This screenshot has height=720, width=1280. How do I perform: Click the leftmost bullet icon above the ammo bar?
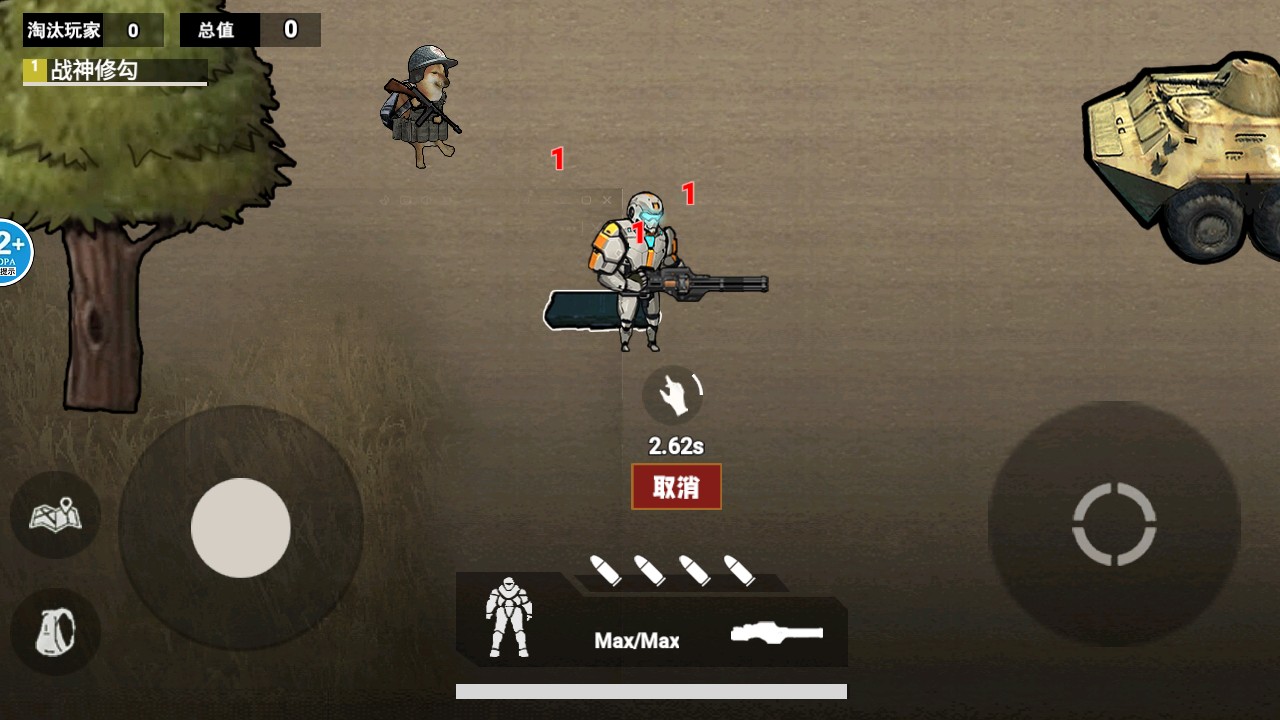pos(607,569)
